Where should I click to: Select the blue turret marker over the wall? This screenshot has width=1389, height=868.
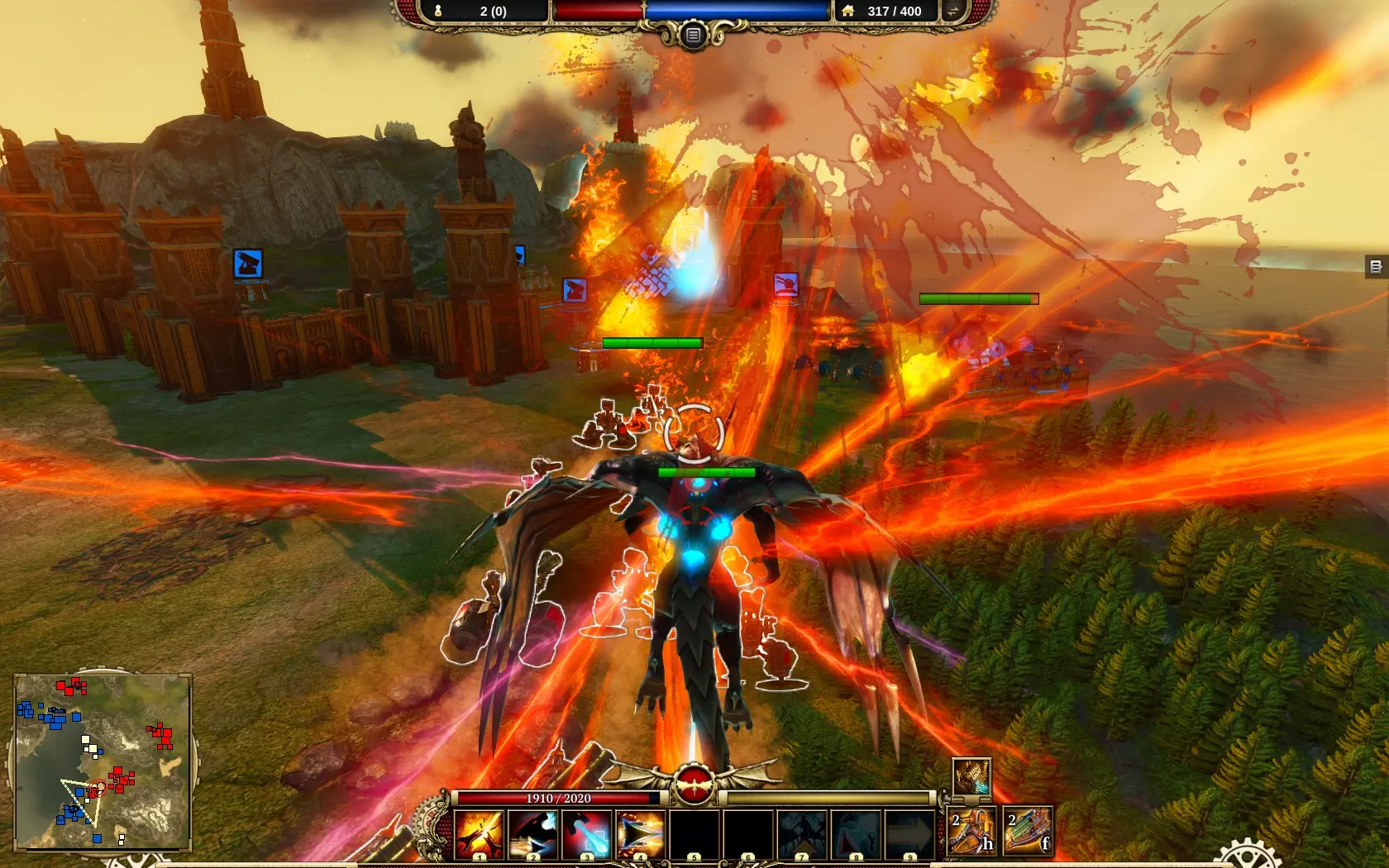[248, 264]
